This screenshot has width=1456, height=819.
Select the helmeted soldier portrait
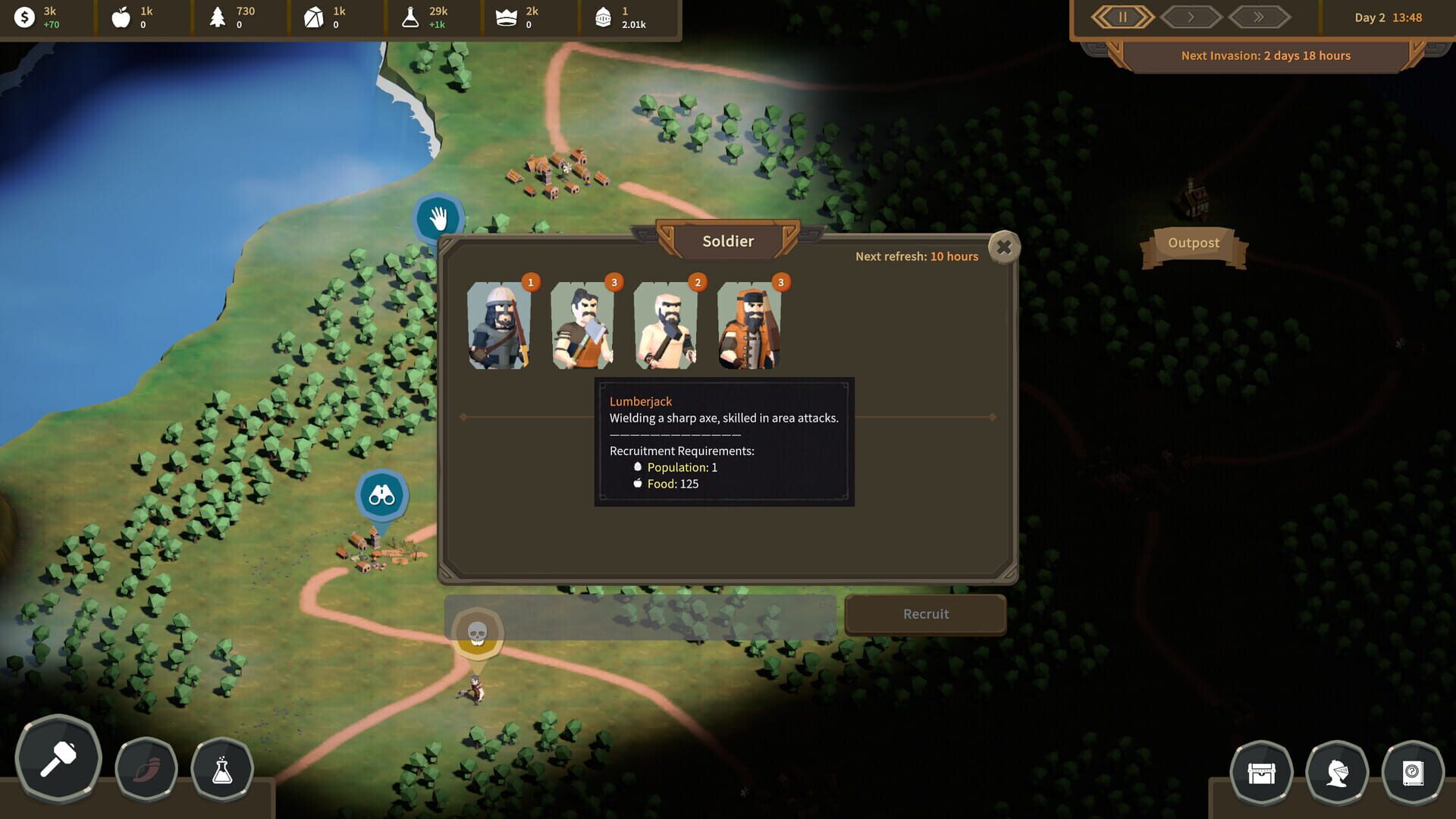coord(499,325)
